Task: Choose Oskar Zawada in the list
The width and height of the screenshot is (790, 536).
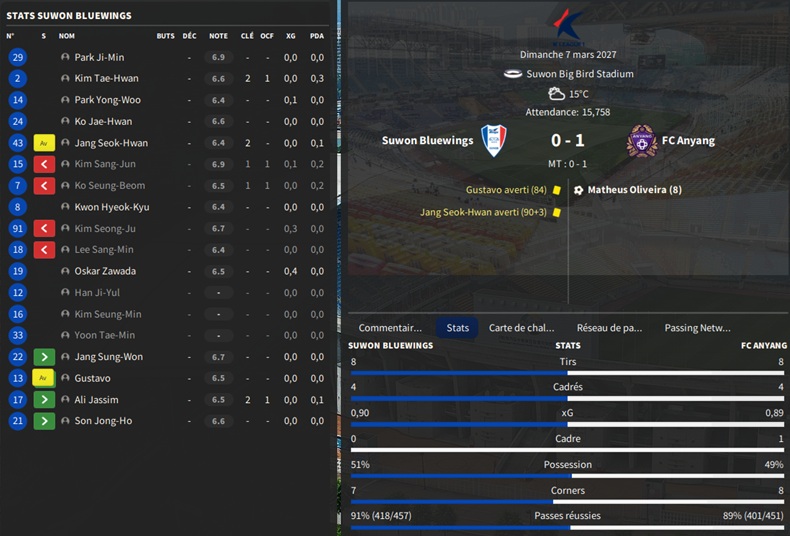Action: (x=105, y=271)
